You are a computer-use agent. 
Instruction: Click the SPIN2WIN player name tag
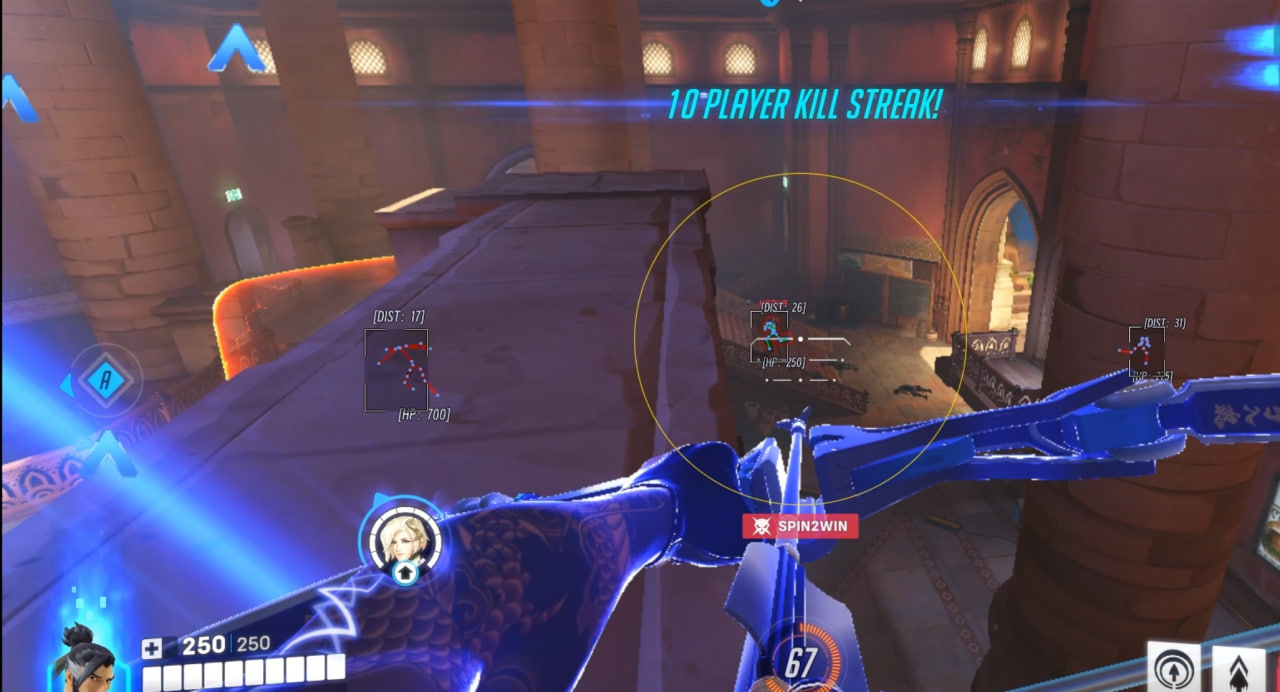point(799,526)
